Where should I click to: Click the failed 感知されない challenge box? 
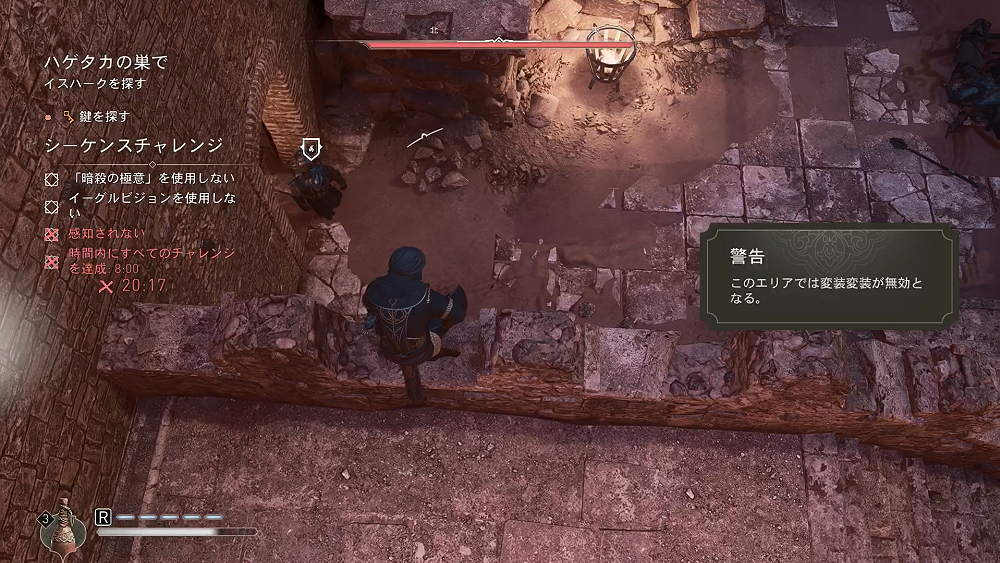pos(52,235)
